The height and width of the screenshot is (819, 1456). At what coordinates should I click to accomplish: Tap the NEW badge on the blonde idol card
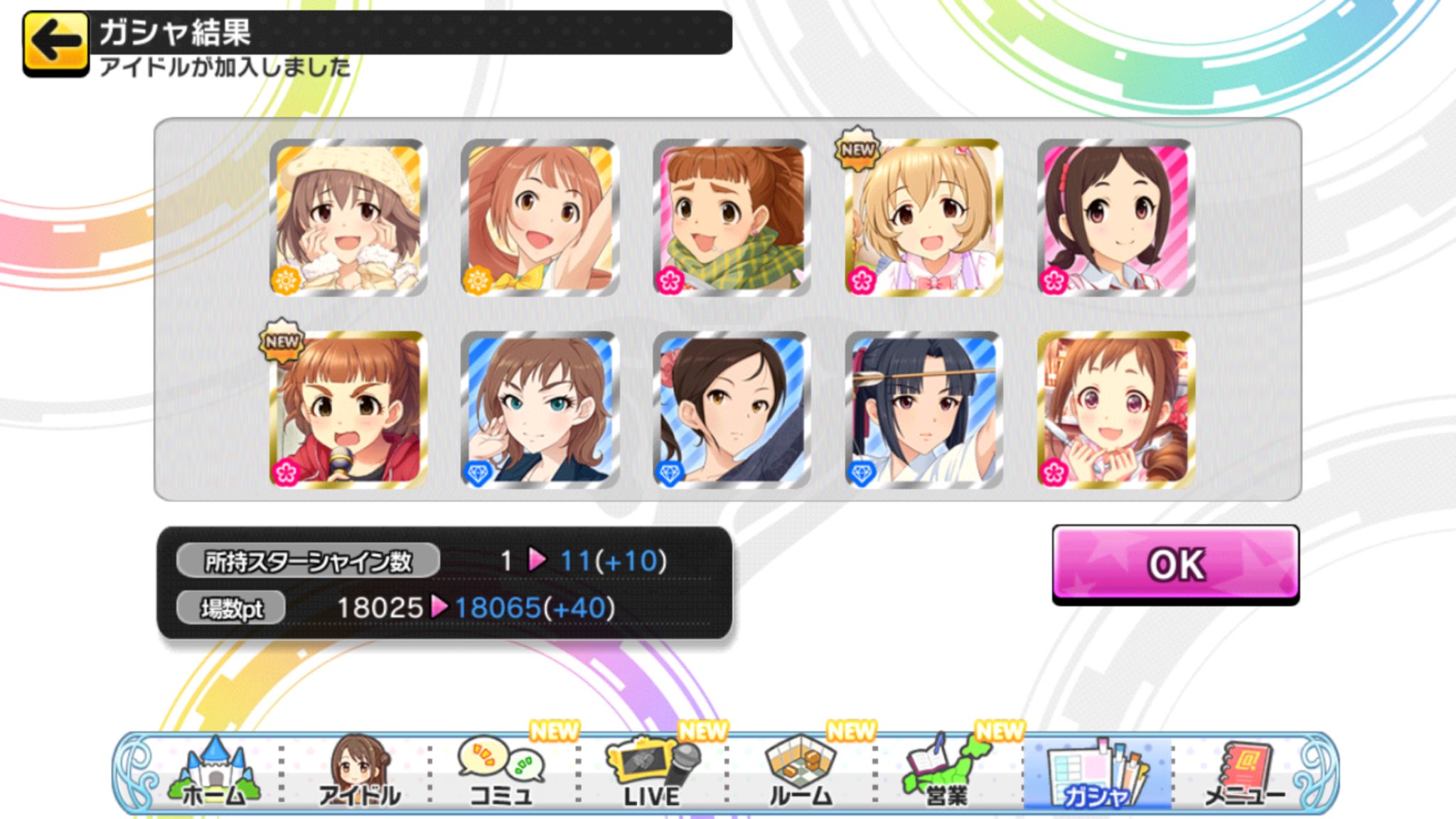pyautogui.click(x=857, y=148)
